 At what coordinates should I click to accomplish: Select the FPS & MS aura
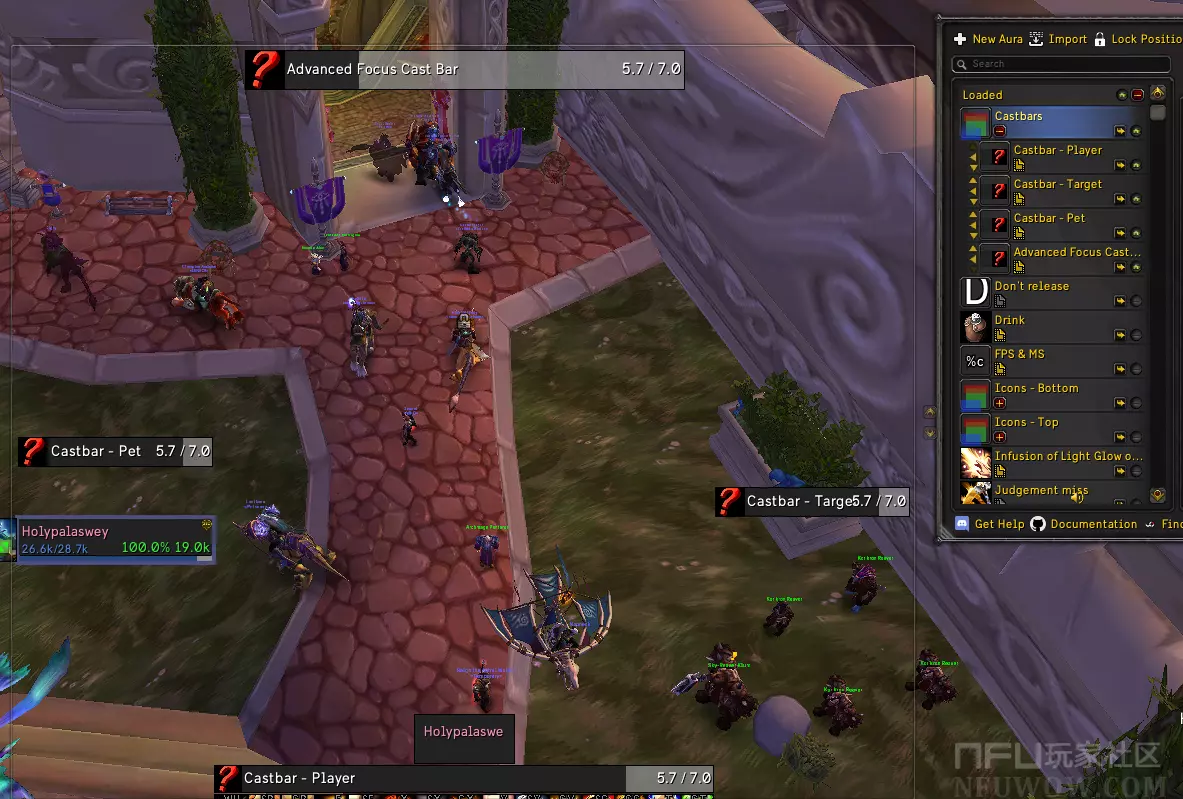(1020, 355)
